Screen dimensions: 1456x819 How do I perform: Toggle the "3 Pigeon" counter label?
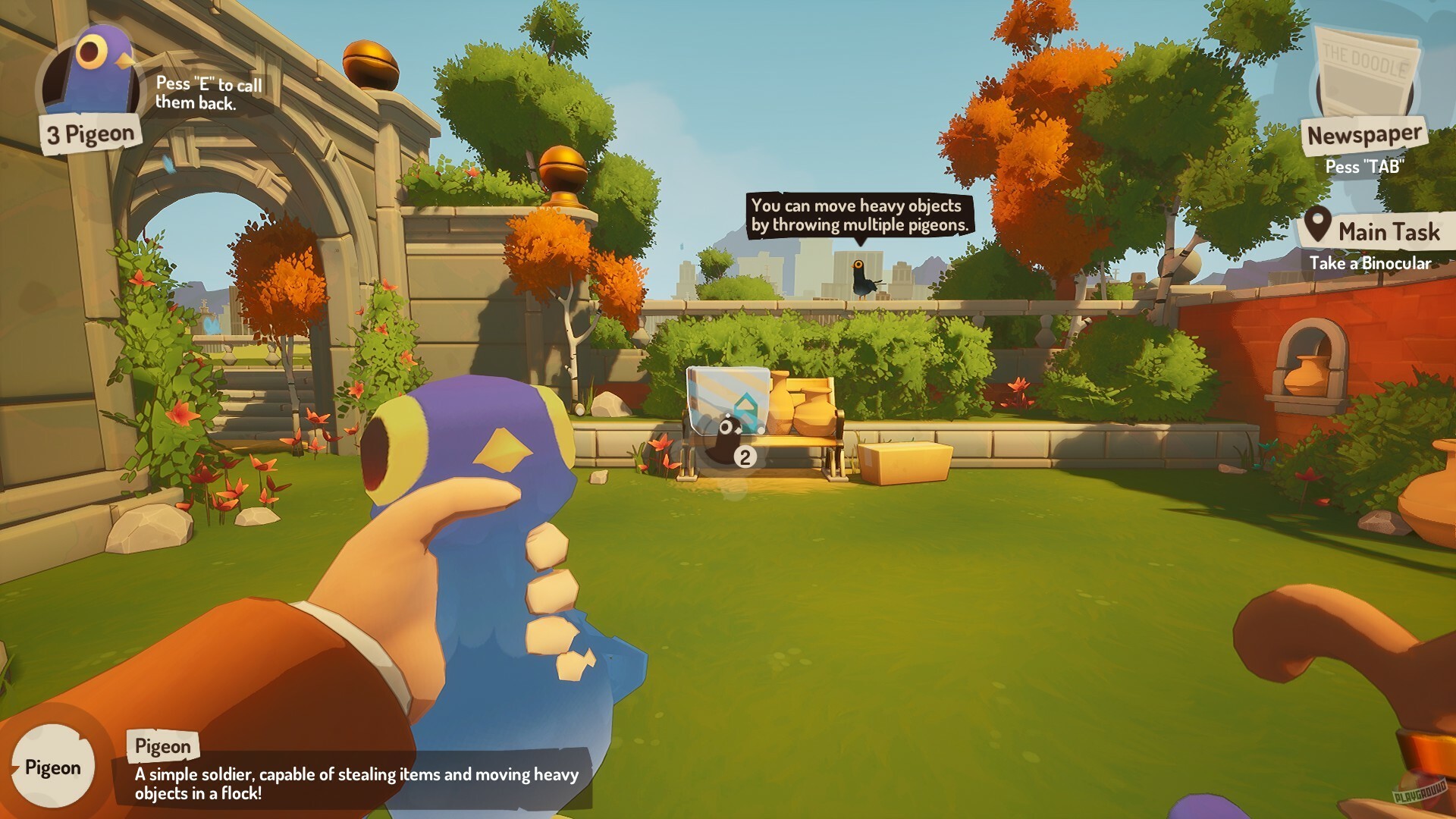91,133
